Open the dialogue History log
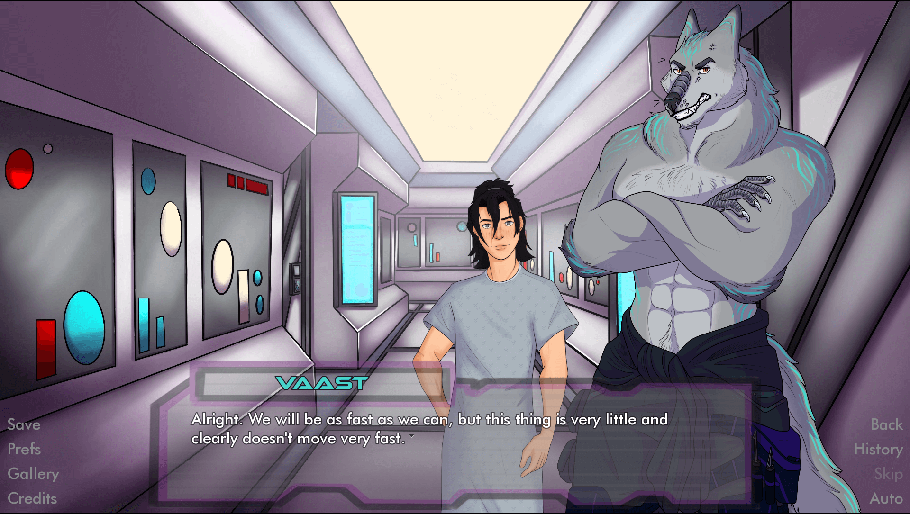 (878, 449)
